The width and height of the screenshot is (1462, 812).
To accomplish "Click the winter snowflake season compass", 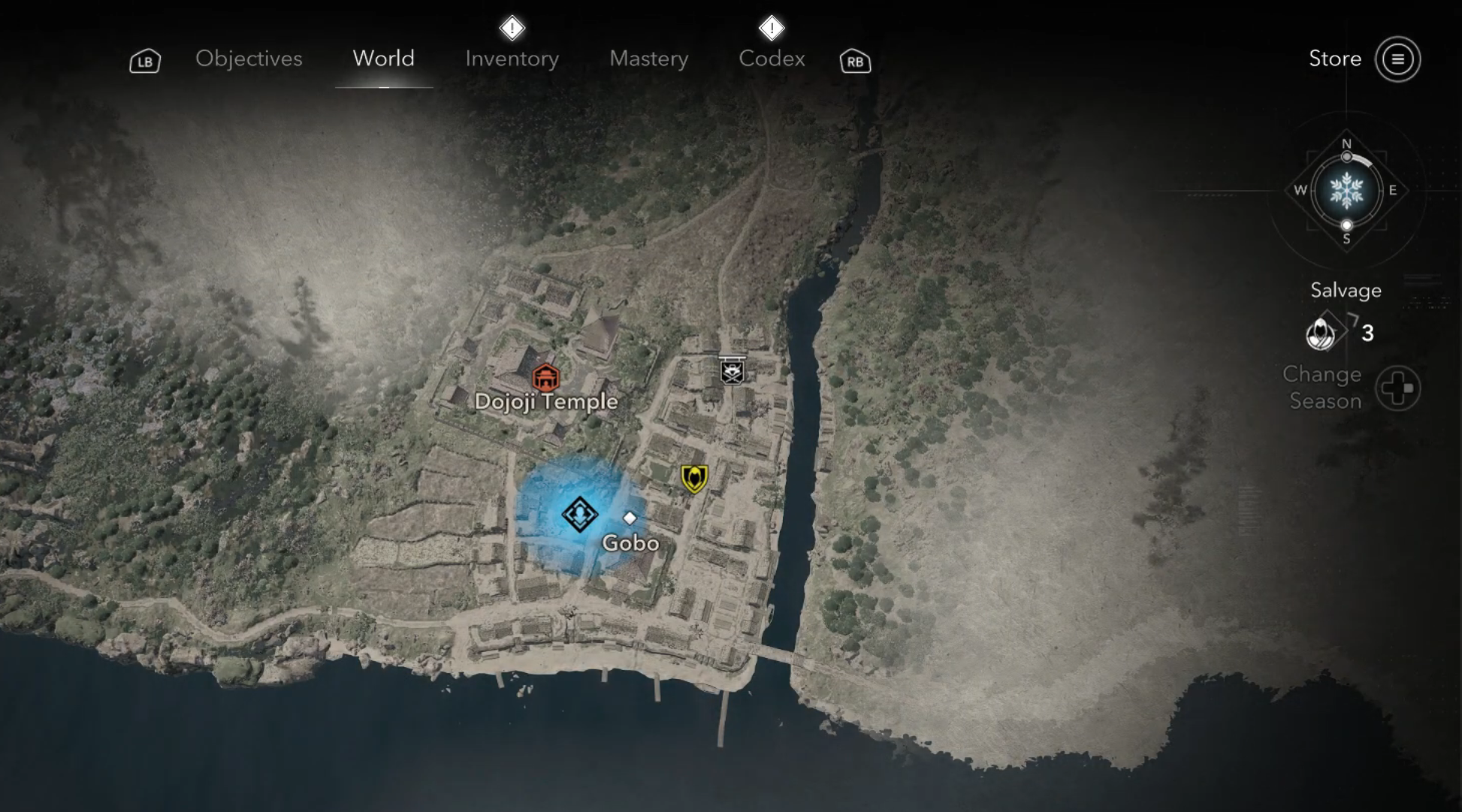I will tap(1346, 191).
